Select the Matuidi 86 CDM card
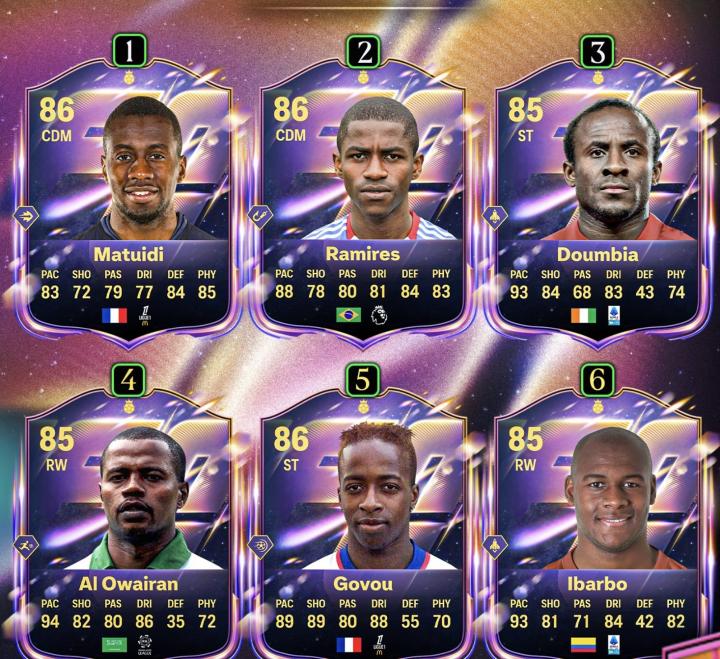The image size is (720, 659). [x=128, y=200]
